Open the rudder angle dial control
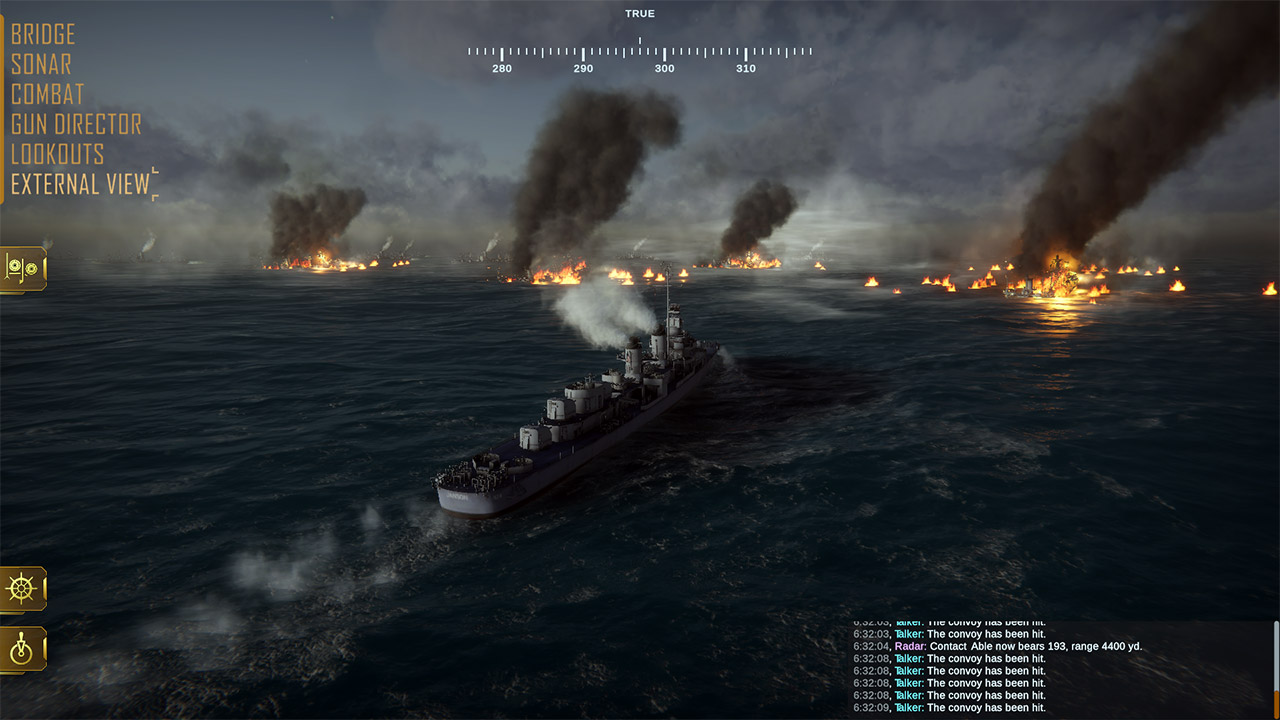 pos(22,650)
